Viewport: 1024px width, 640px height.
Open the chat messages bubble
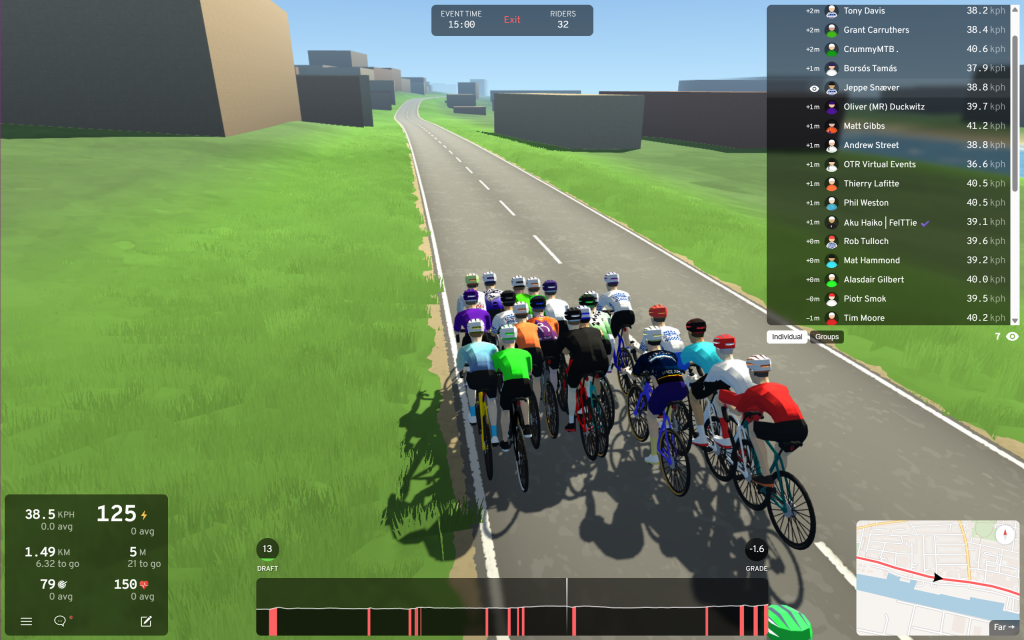coord(60,621)
